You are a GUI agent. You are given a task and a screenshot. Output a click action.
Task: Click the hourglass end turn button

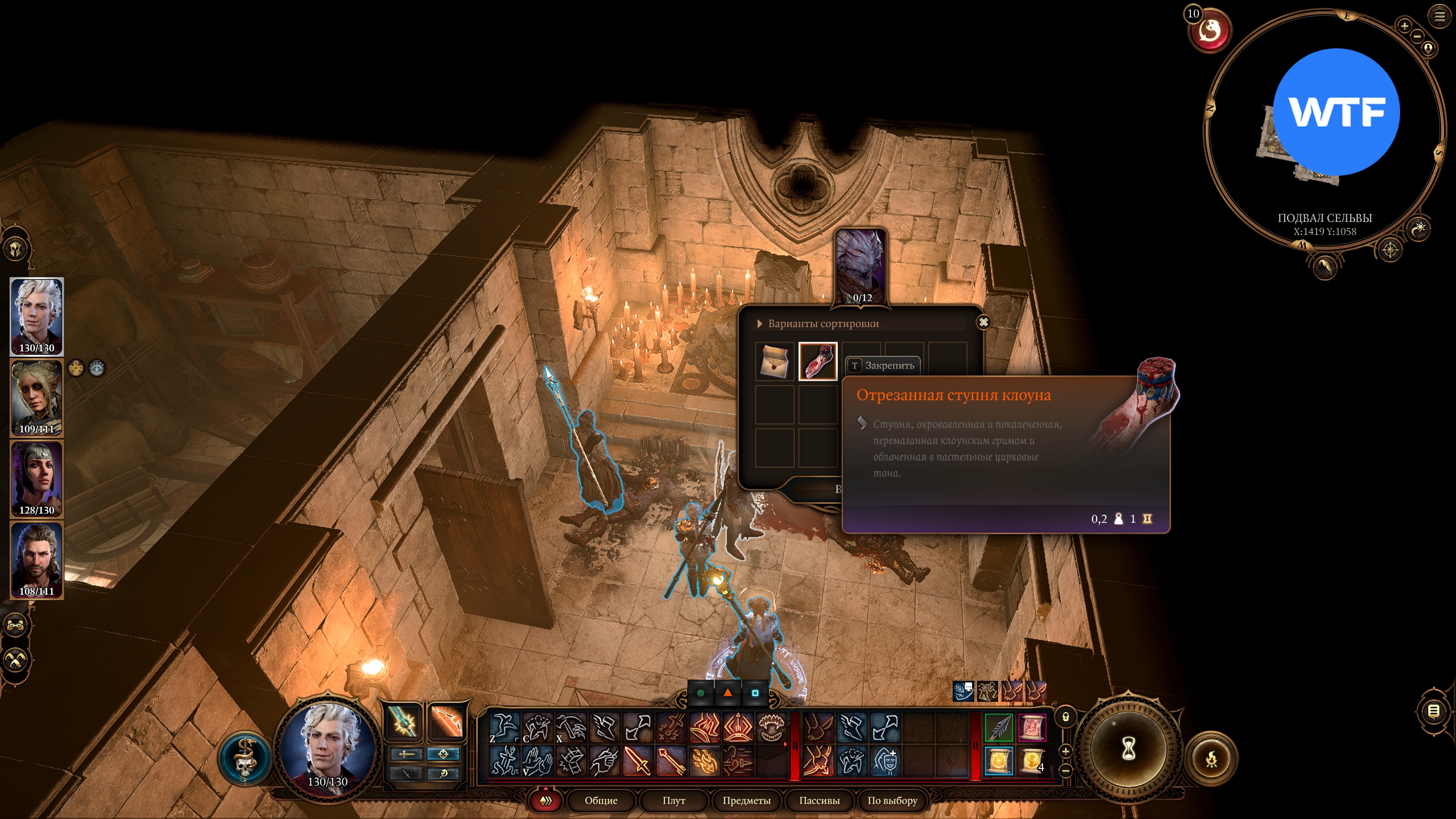pos(1128,748)
